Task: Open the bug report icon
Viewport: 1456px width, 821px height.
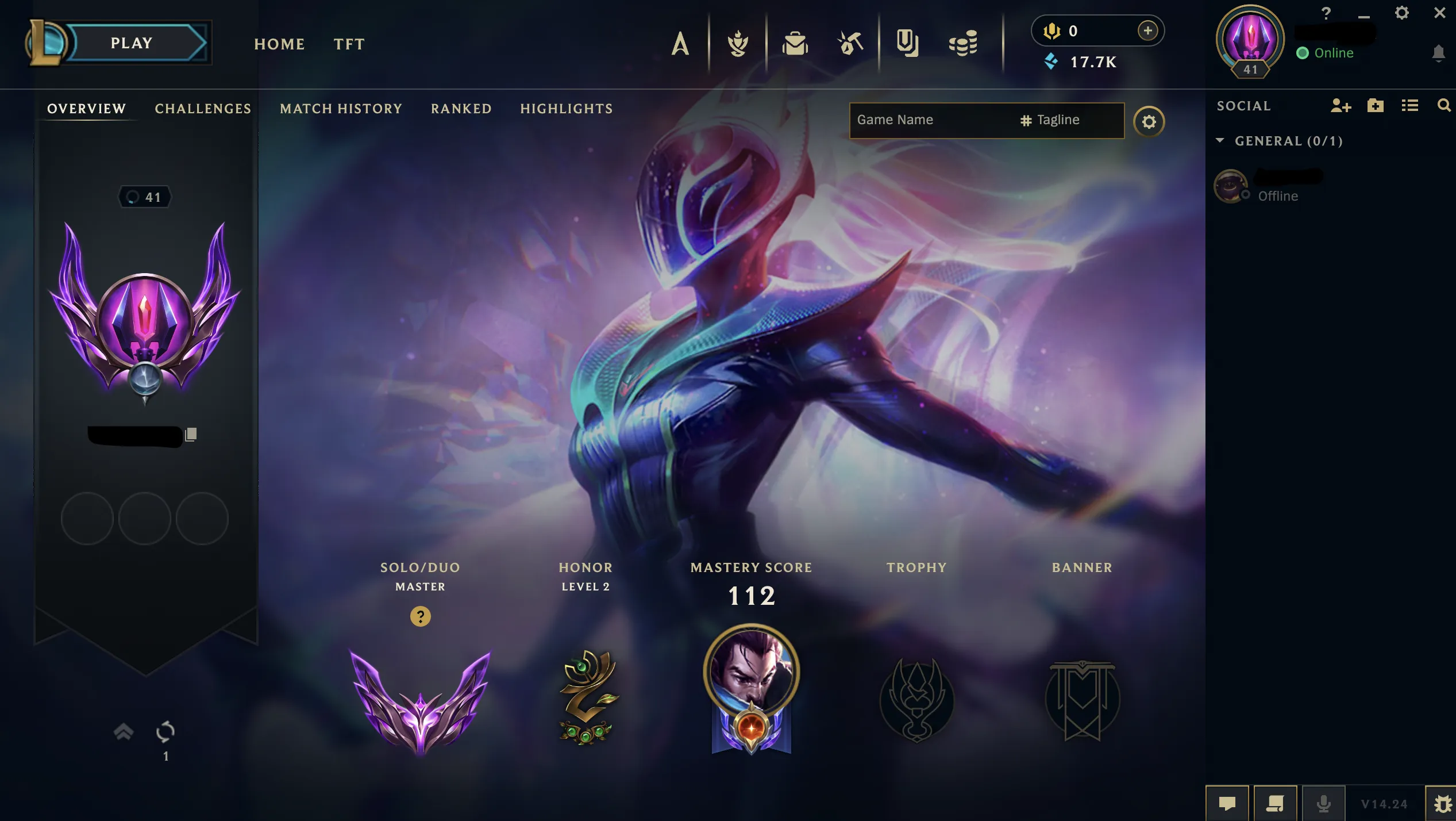Action: pyautogui.click(x=1442, y=803)
